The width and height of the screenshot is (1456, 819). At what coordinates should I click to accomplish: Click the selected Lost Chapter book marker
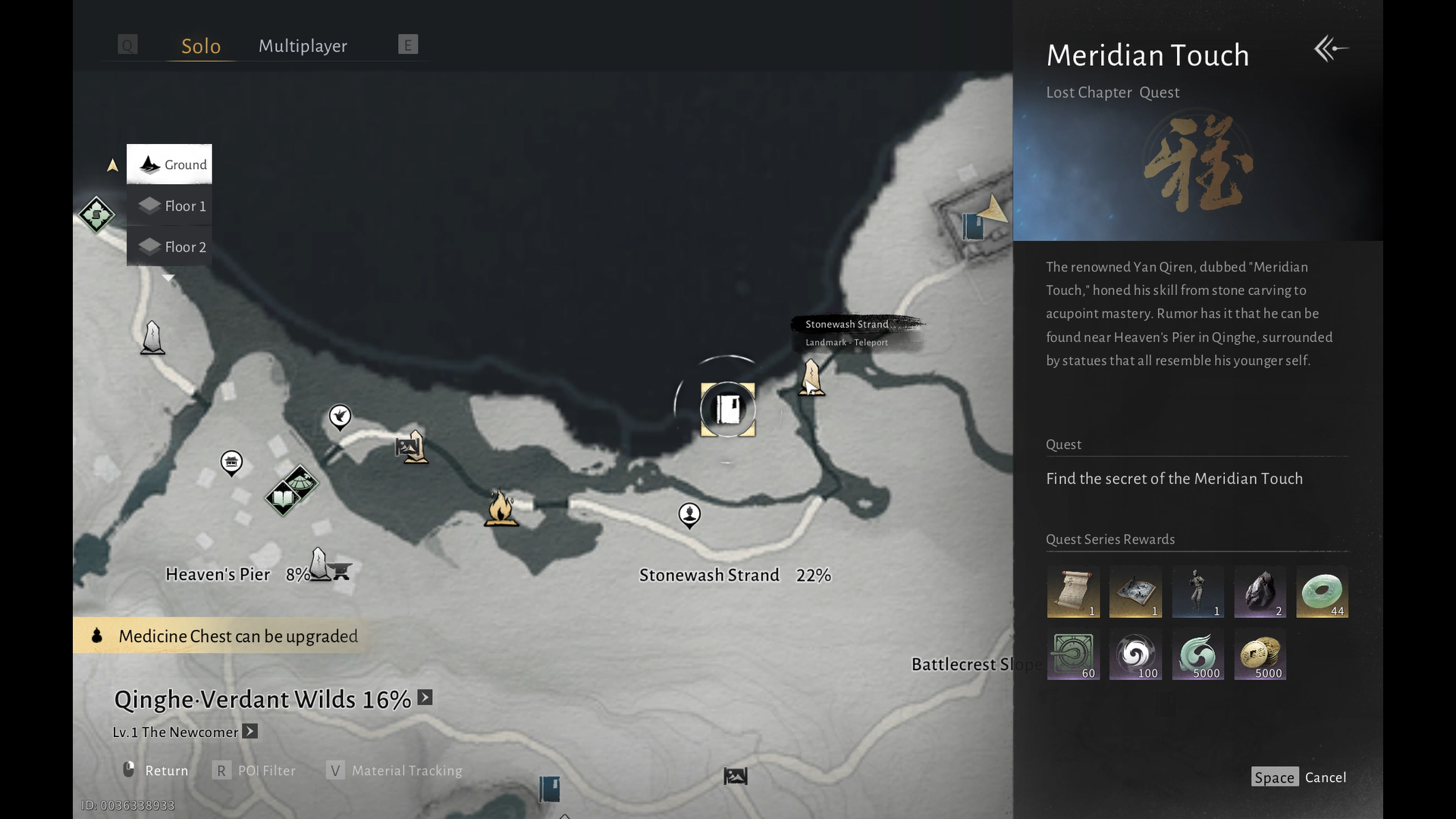point(728,409)
